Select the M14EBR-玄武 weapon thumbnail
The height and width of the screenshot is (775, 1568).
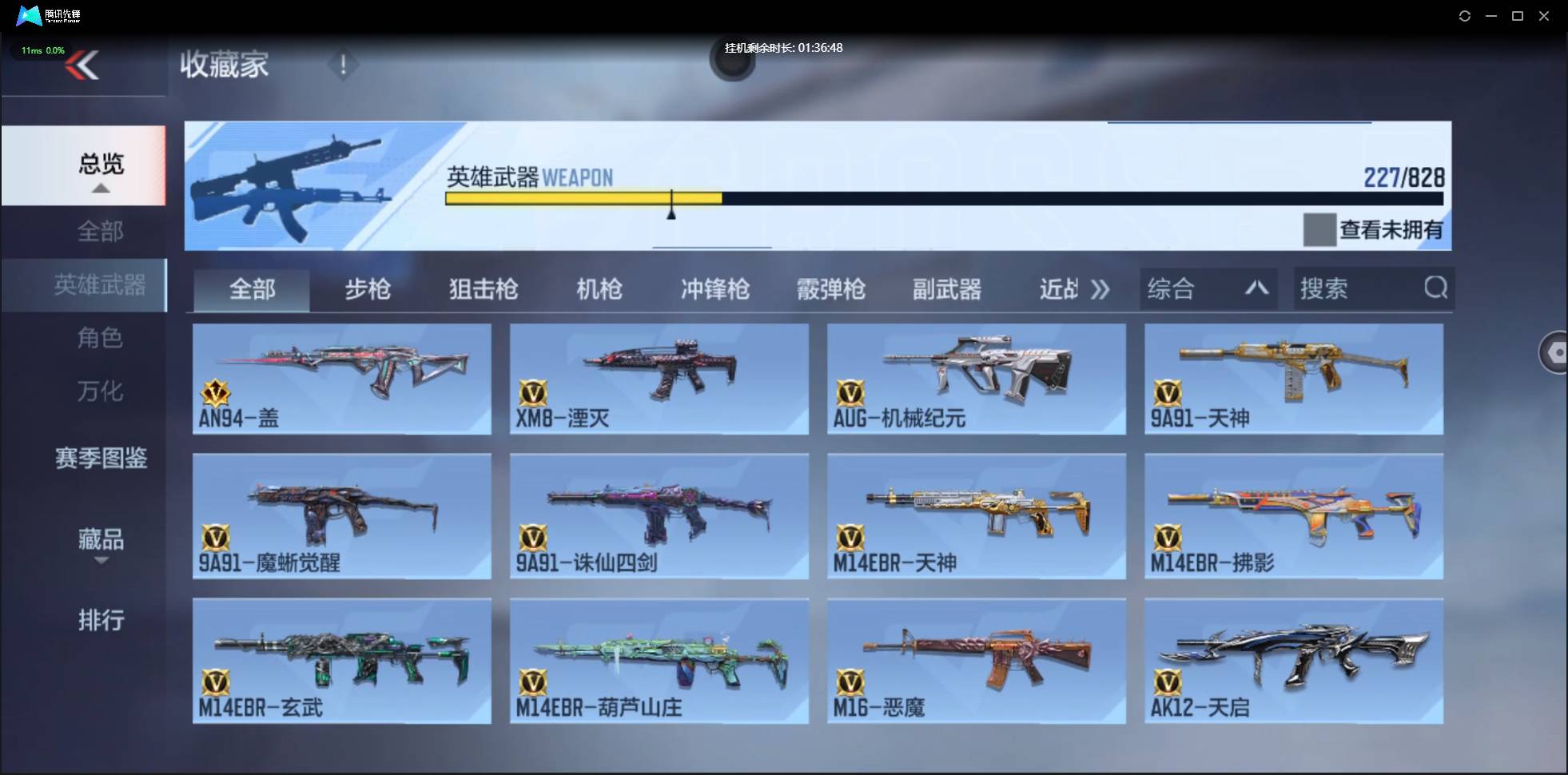[341, 655]
